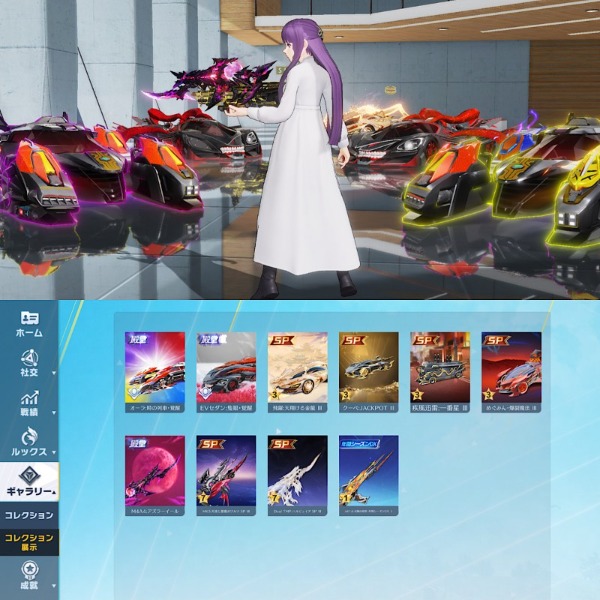Choose the white winged SP weapon card
This screenshot has width=600, height=600.
297,473
